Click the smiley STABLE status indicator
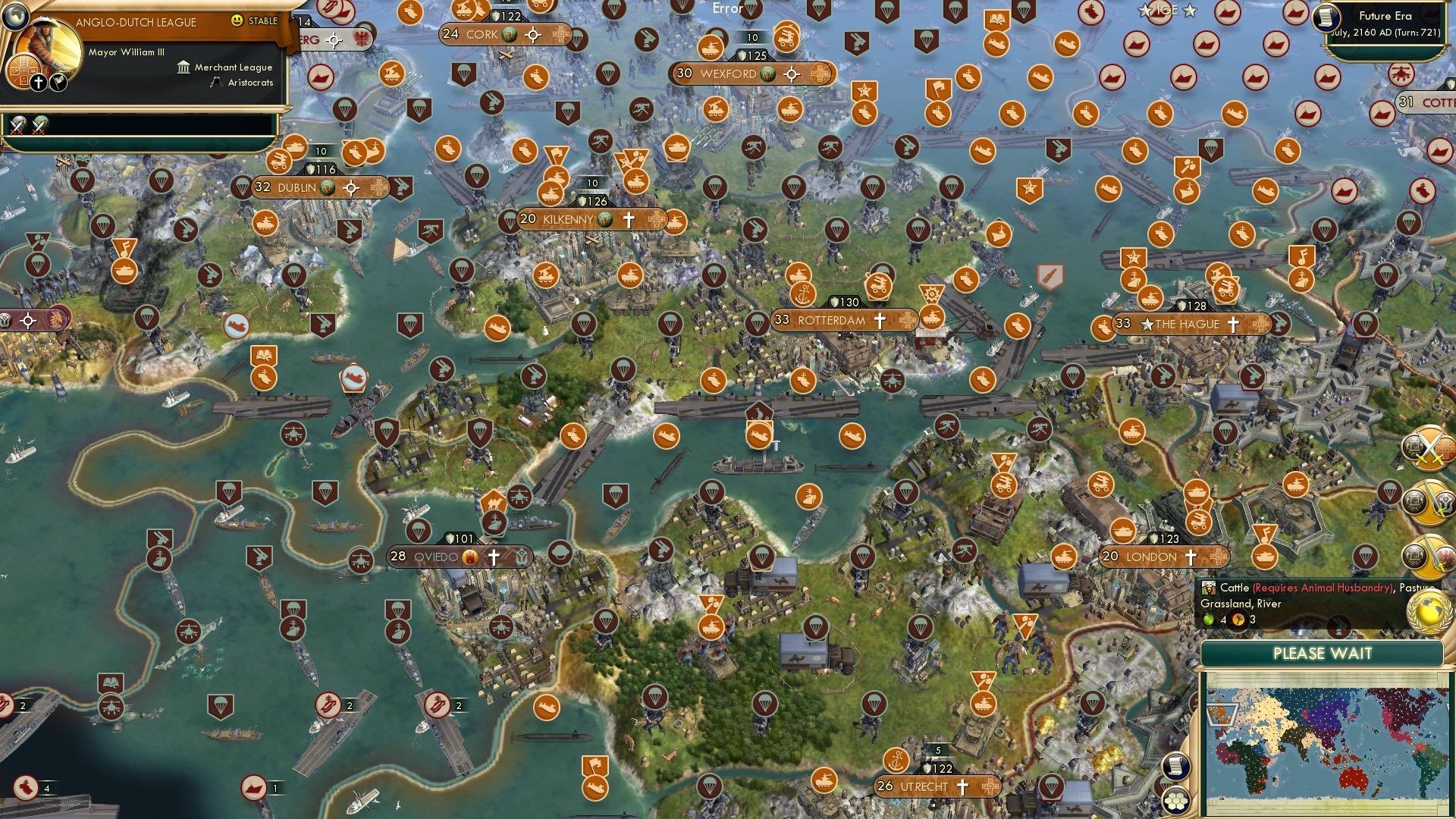 (237, 21)
